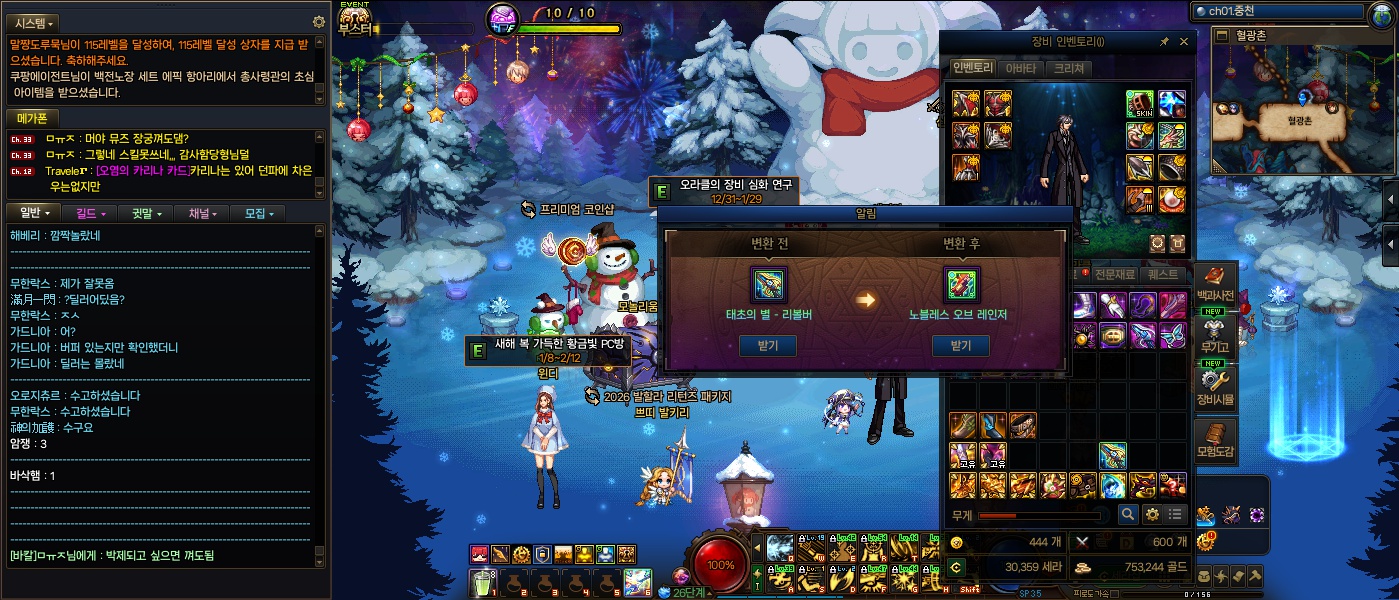The image size is (1399, 600).
Task: Claim the 태초의 별 - 리볼버 item
Action: [x=769, y=346]
